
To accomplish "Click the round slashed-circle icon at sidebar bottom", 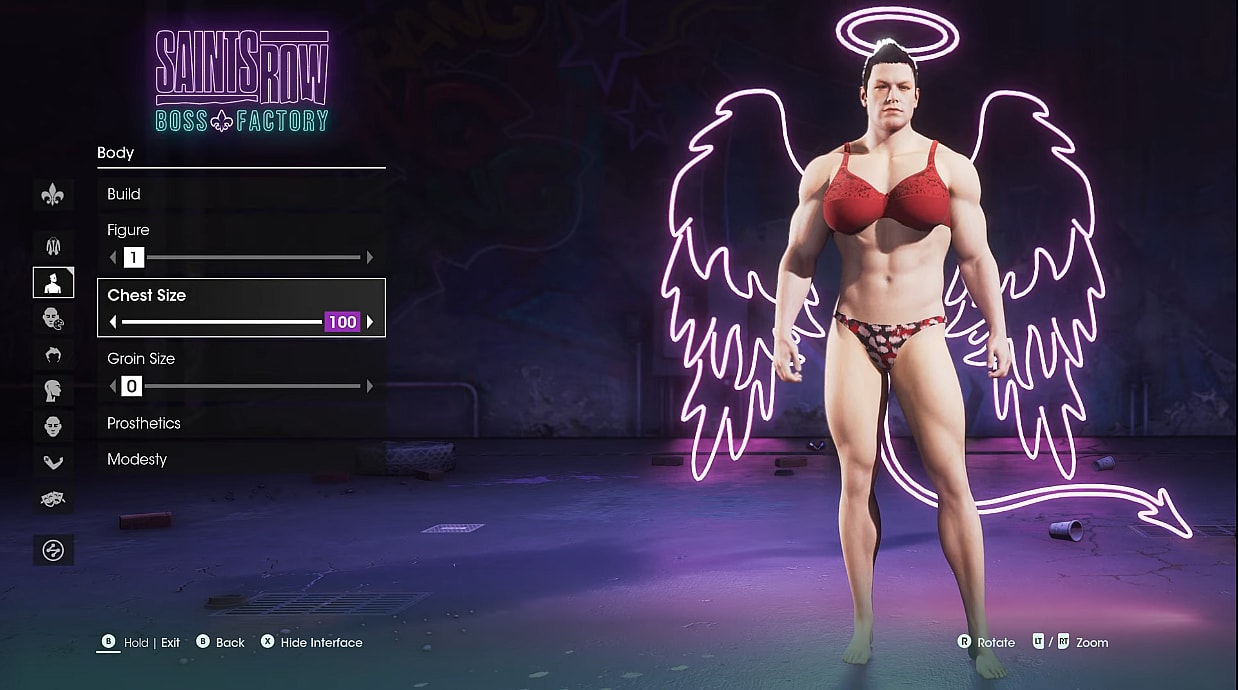I will [x=53, y=549].
